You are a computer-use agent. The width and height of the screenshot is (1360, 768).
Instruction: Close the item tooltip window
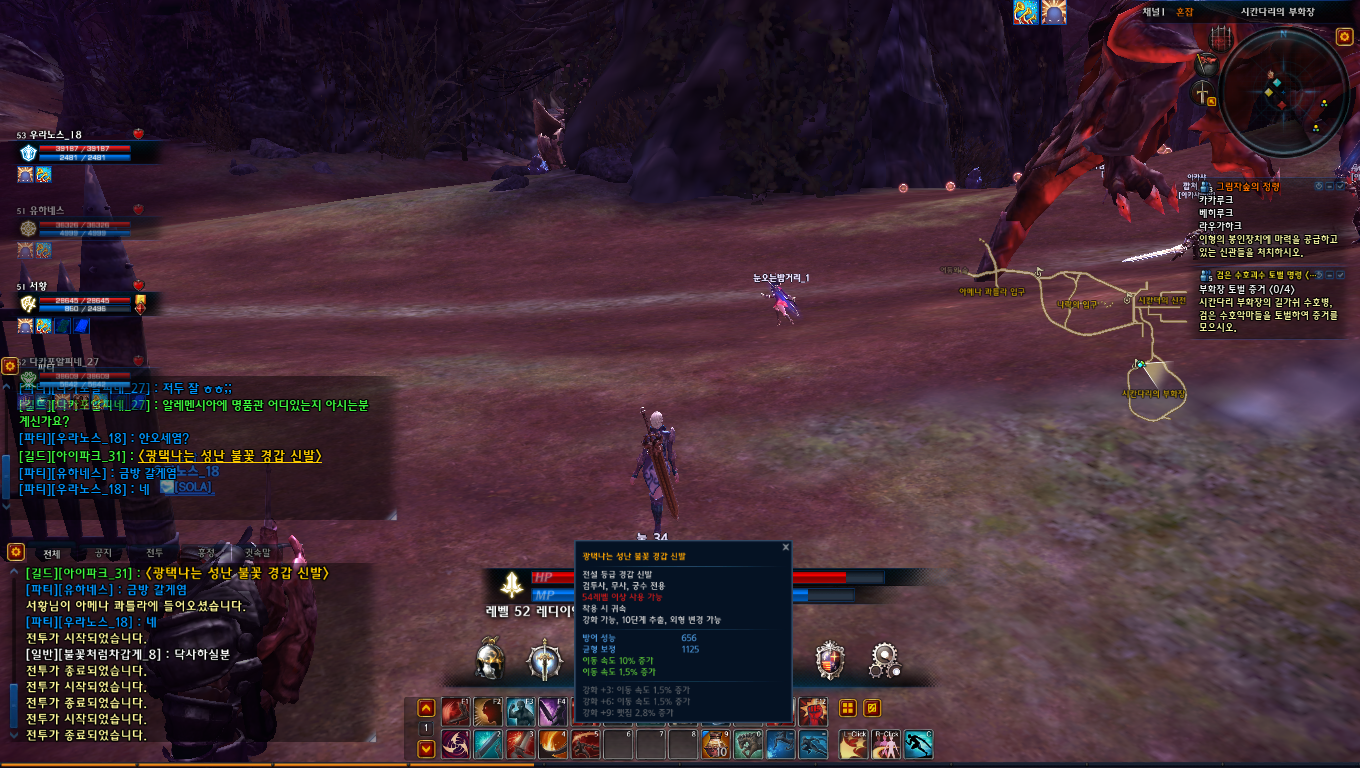786,547
